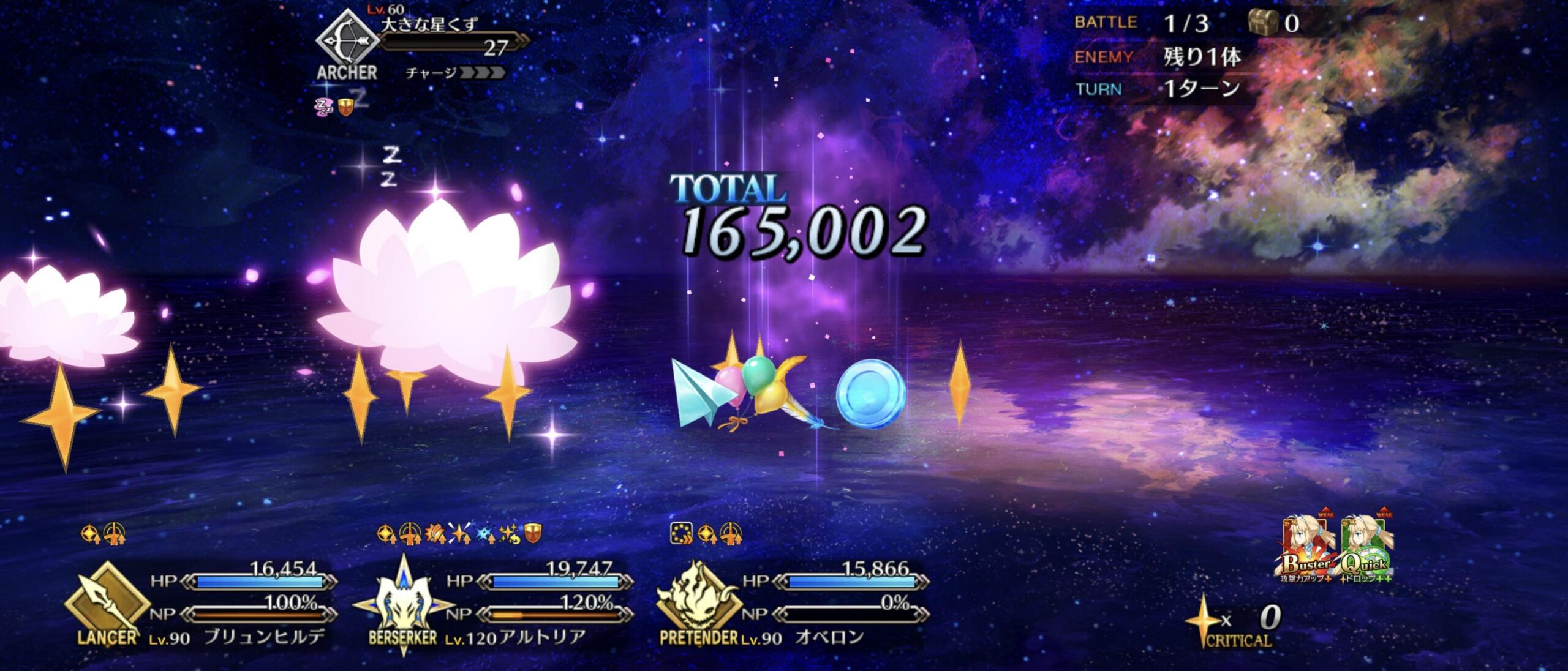The height and width of the screenshot is (671, 1568).
Task: Tap the shield buff icon under the Archer
Action: coord(344,108)
